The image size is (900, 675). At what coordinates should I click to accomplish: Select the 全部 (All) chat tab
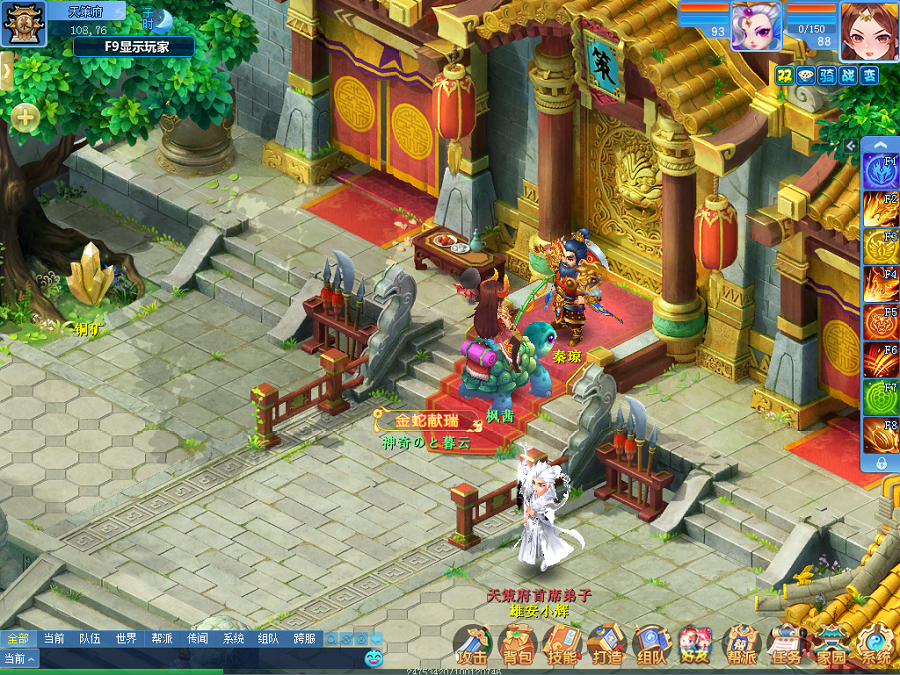18,638
